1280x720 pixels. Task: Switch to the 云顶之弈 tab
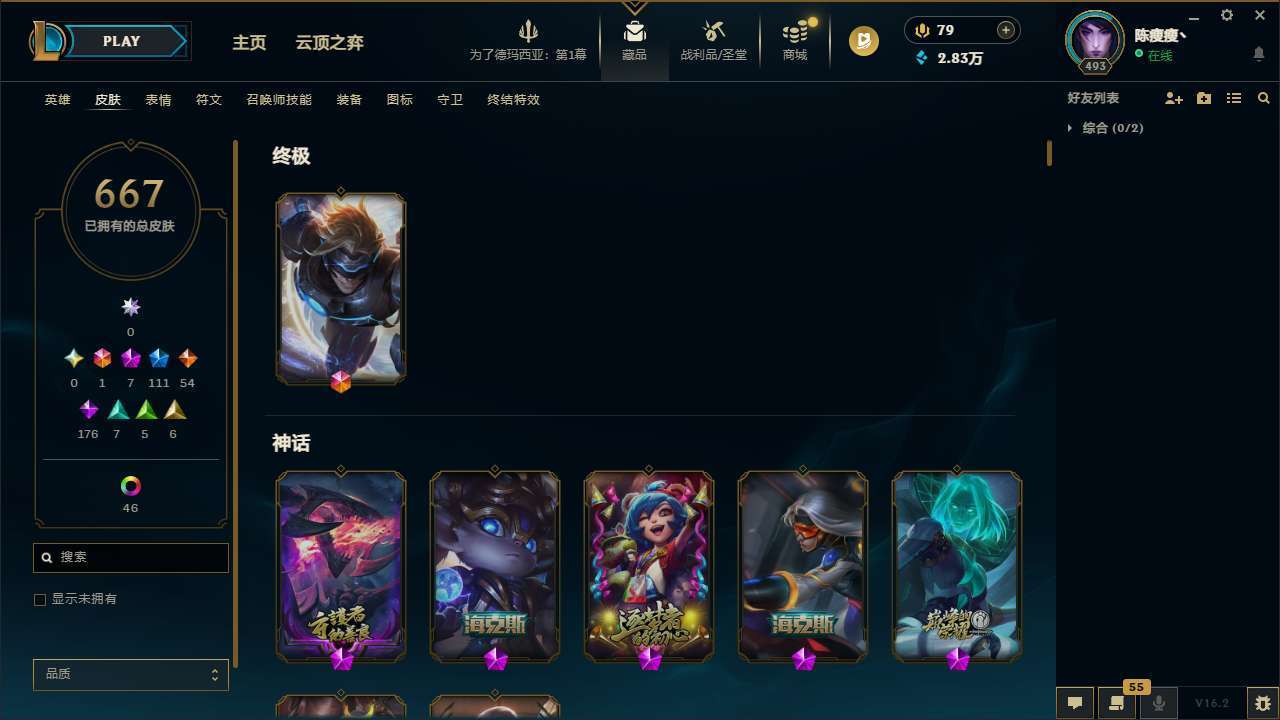pyautogui.click(x=331, y=42)
